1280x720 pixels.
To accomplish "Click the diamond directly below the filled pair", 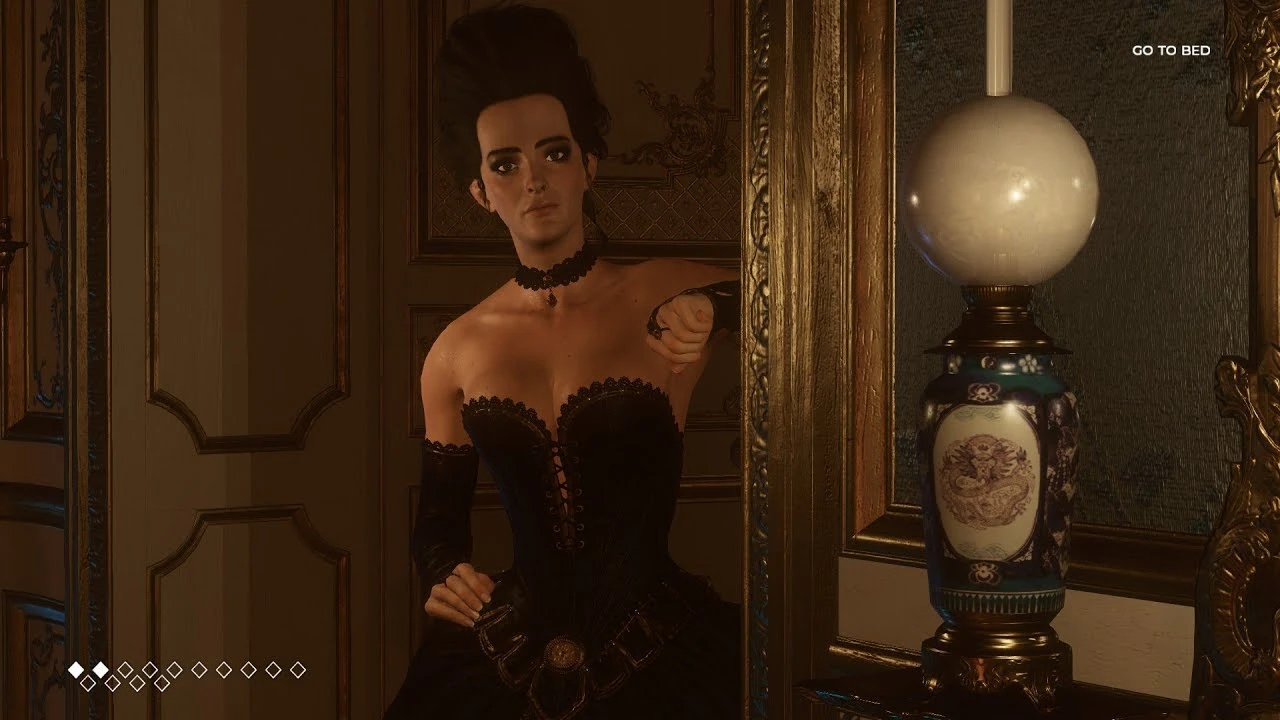I will pyautogui.click(x=87, y=682).
